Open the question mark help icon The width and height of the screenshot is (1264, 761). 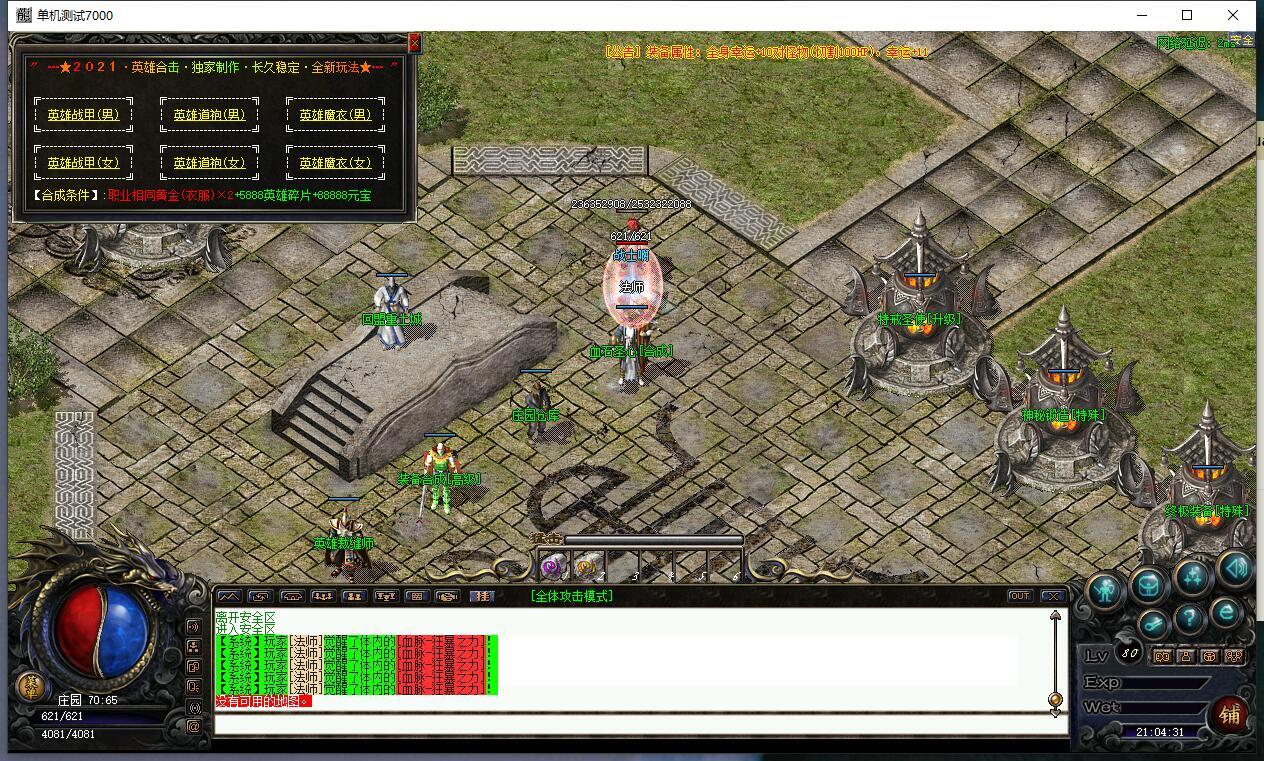point(1189,619)
